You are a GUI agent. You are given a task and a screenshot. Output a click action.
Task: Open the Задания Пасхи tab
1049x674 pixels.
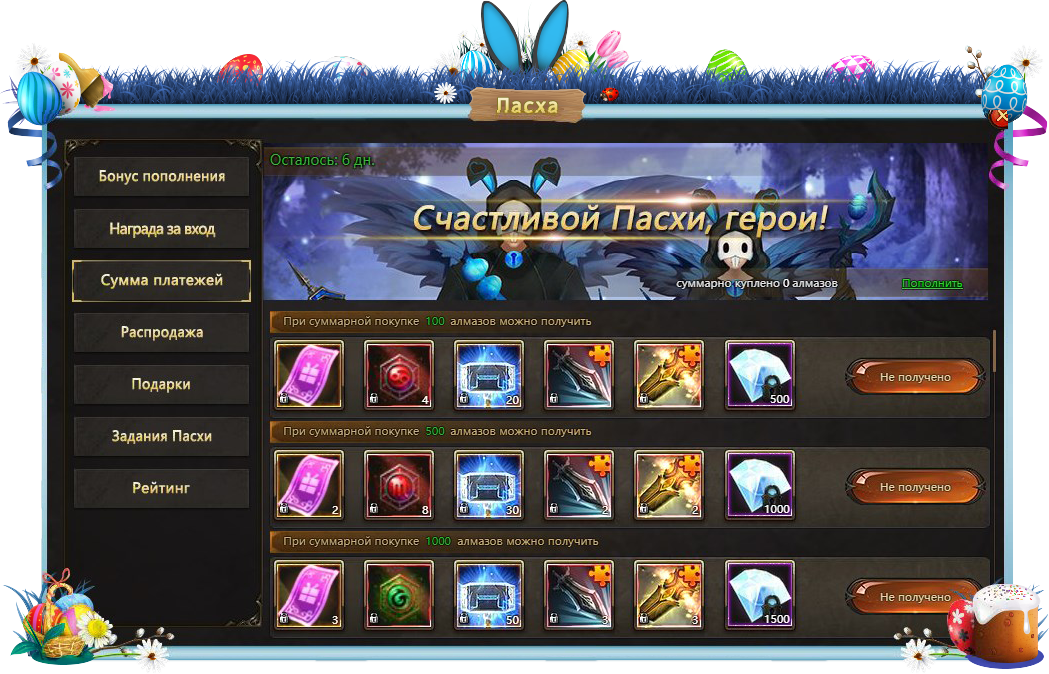161,437
